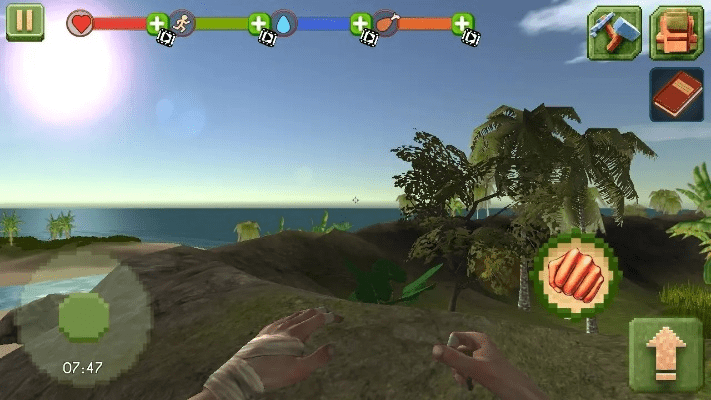The width and height of the screenshot is (711, 400).
Task: Refill health with the plus button
Action: pos(157,23)
